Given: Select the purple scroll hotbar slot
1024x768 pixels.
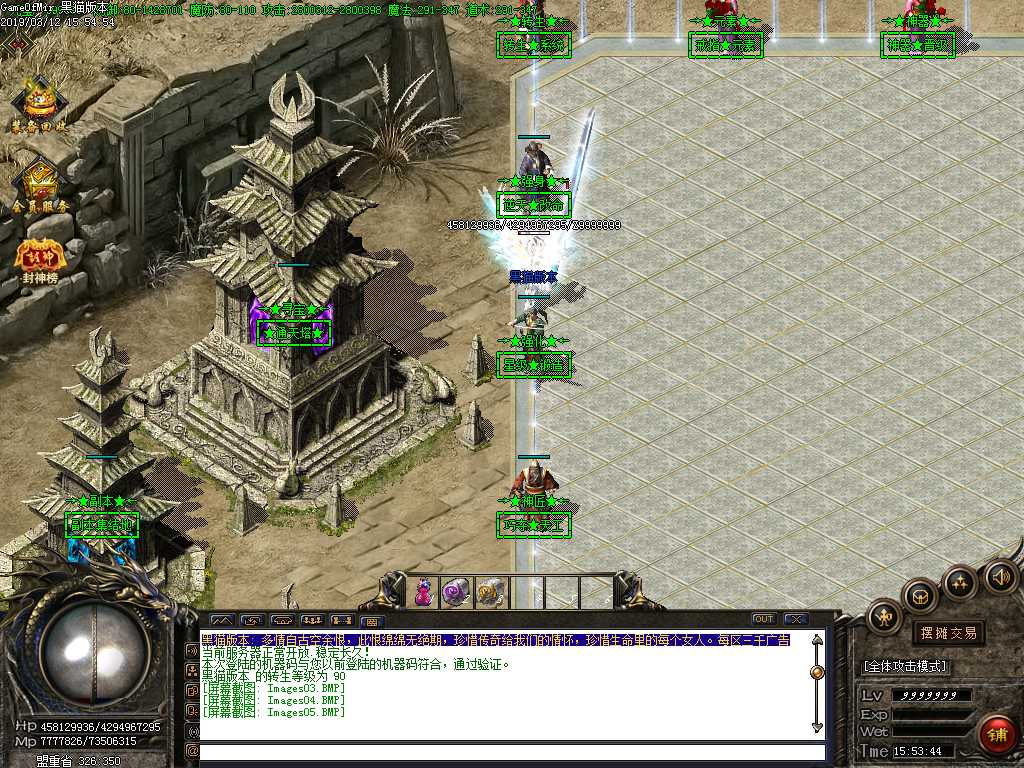Looking at the screenshot, I should point(456,592).
